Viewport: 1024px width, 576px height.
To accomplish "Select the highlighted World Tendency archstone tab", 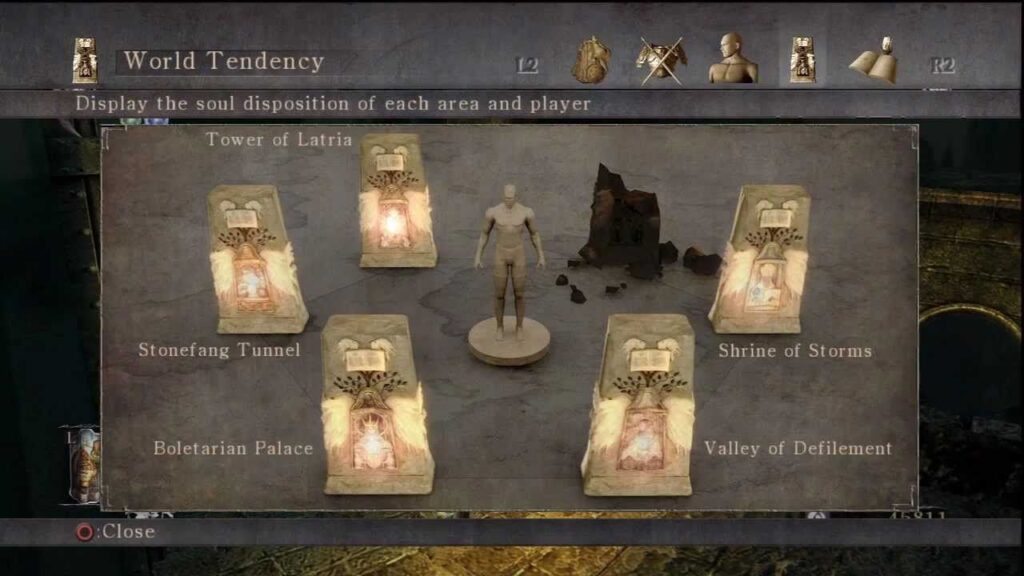I will (x=802, y=60).
